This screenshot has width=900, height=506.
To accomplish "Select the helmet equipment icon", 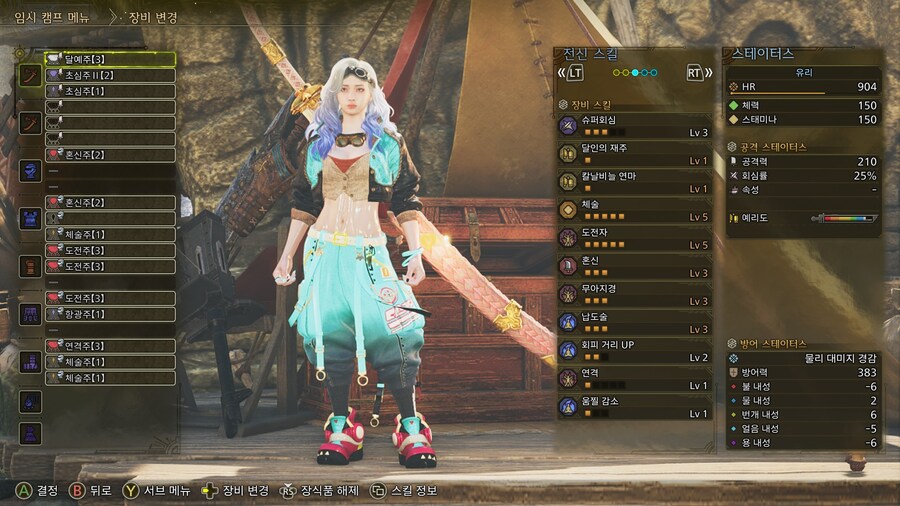I will coord(31,171).
